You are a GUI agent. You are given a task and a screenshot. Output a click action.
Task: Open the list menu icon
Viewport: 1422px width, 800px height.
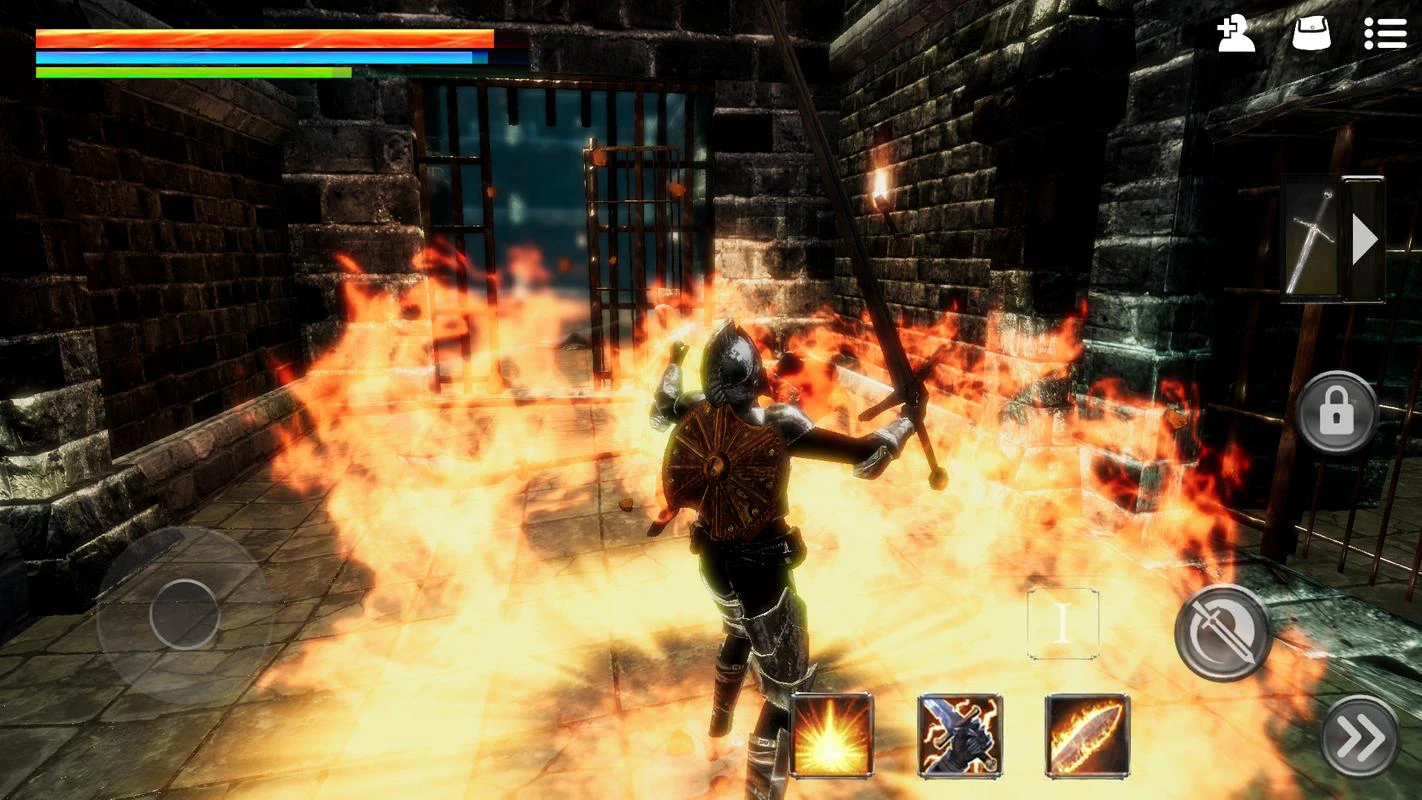(x=1385, y=33)
